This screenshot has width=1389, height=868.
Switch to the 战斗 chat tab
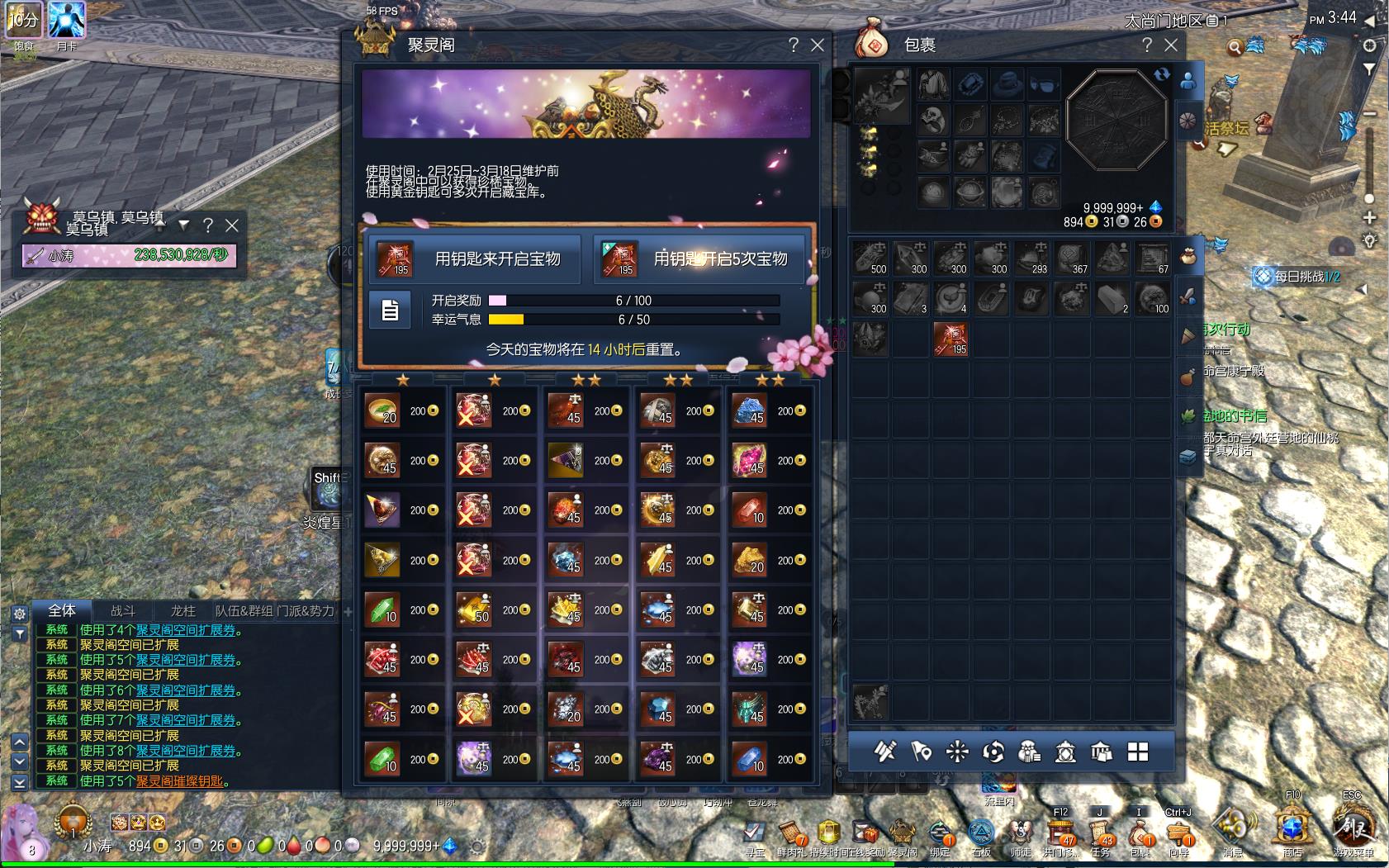[x=123, y=611]
